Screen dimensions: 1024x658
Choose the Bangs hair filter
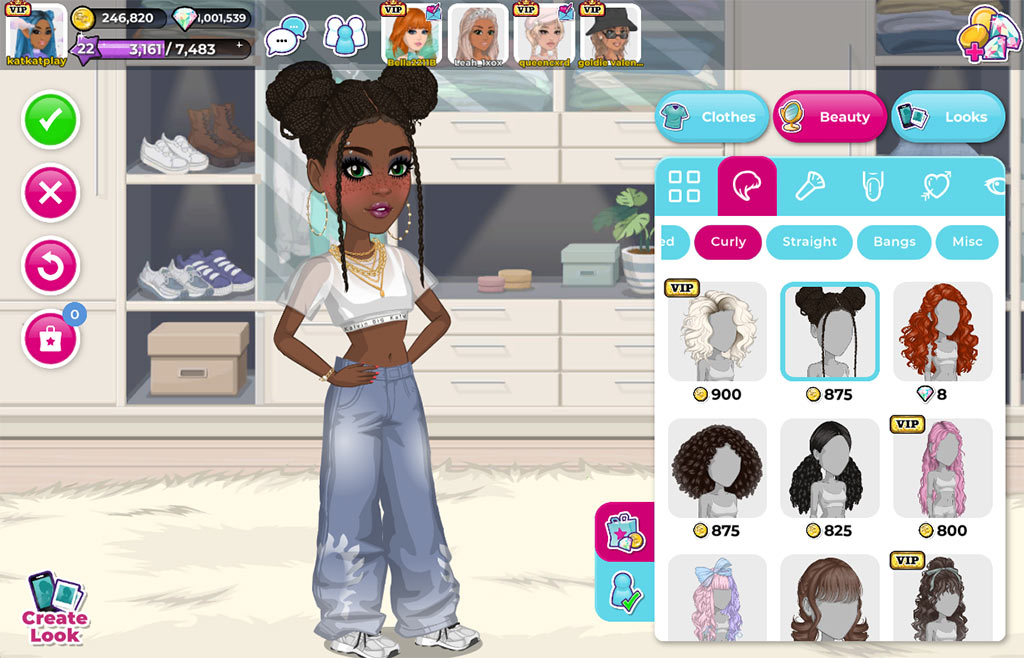pos(894,242)
